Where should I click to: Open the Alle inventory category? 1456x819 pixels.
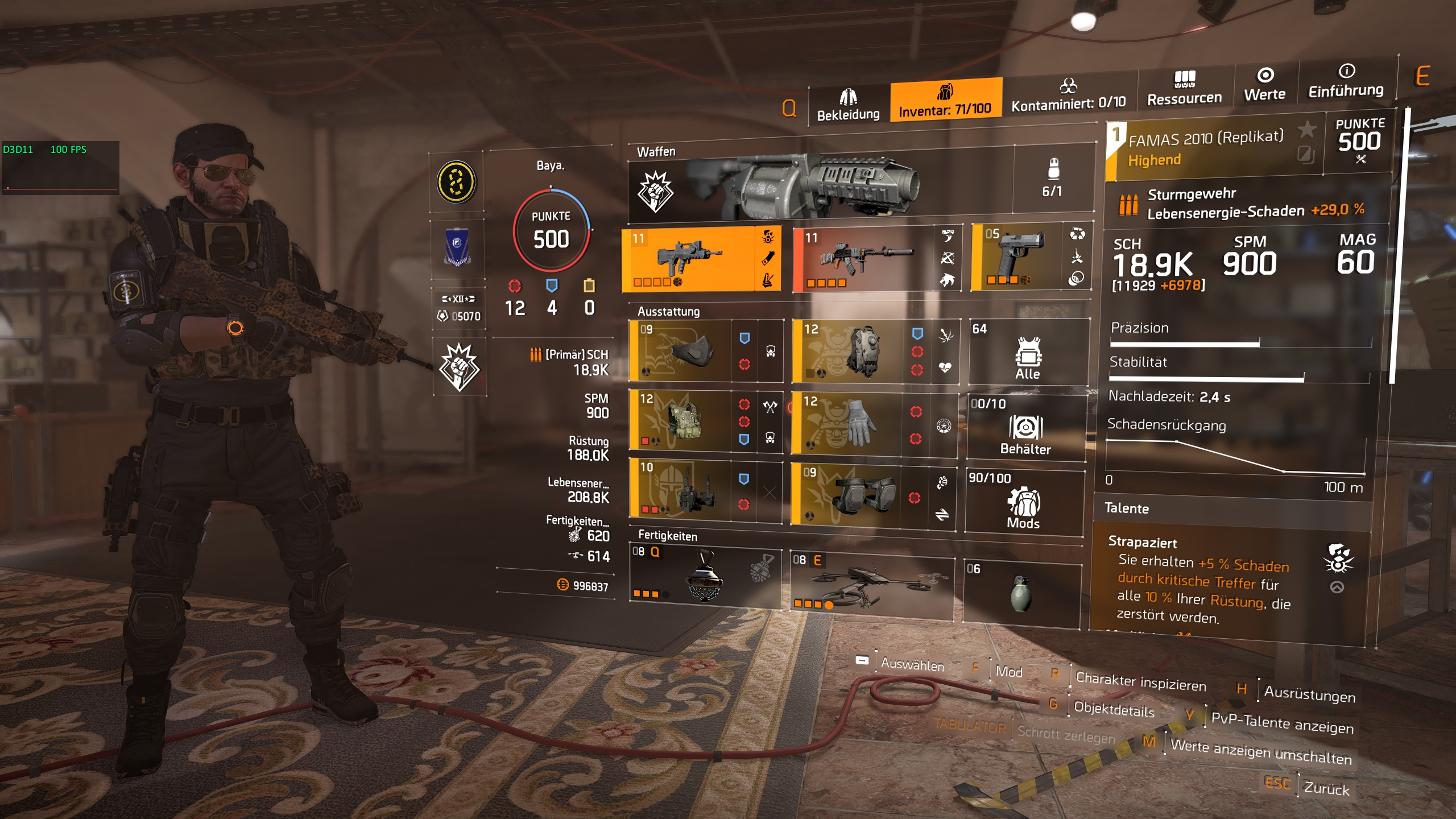pos(1028,353)
